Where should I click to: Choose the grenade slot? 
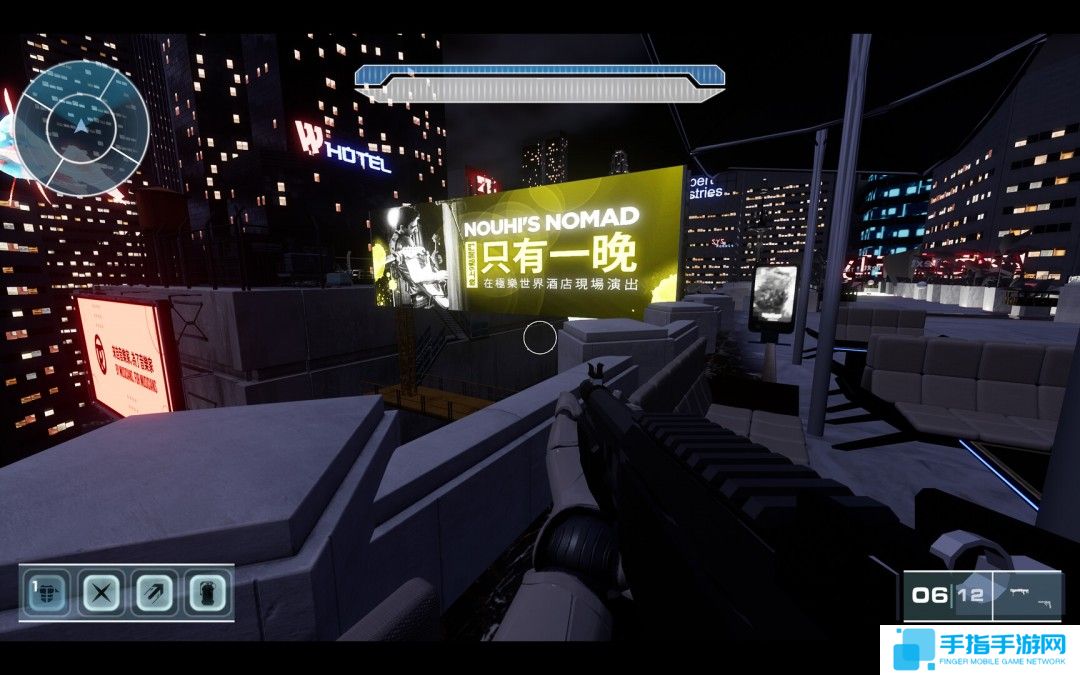pos(208,593)
